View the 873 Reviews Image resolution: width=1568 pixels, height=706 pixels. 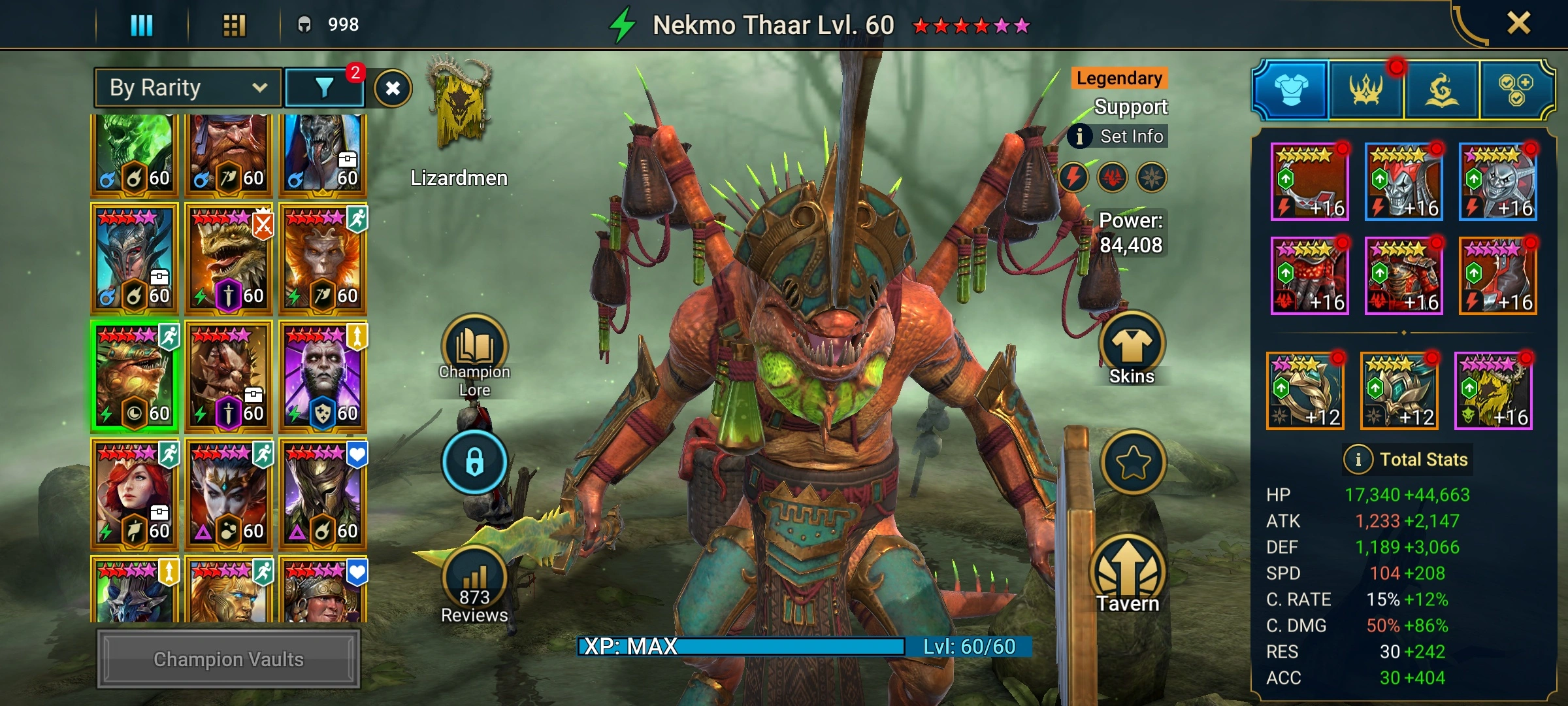point(474,585)
